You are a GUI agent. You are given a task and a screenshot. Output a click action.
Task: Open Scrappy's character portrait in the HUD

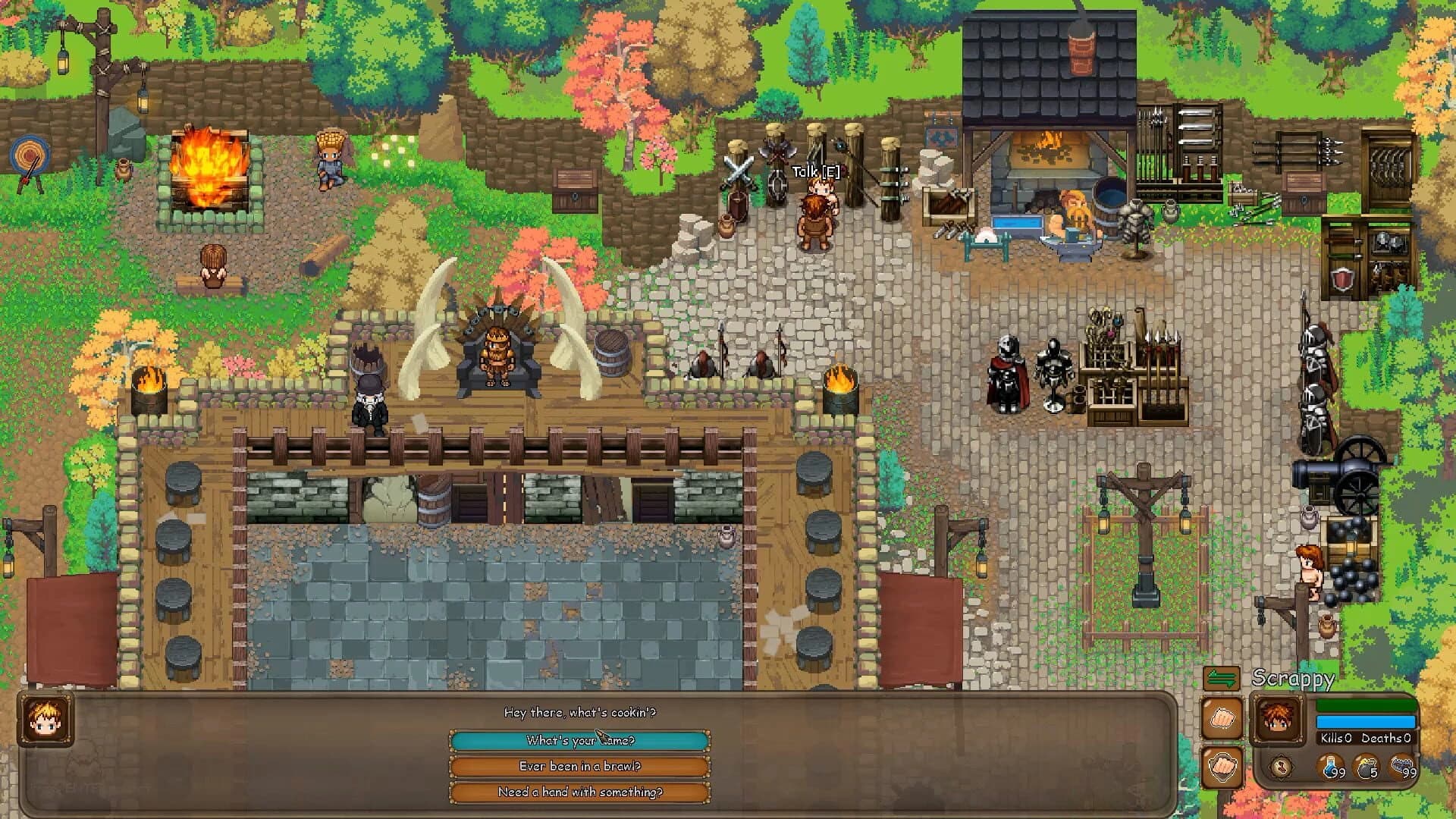[x=1279, y=719]
